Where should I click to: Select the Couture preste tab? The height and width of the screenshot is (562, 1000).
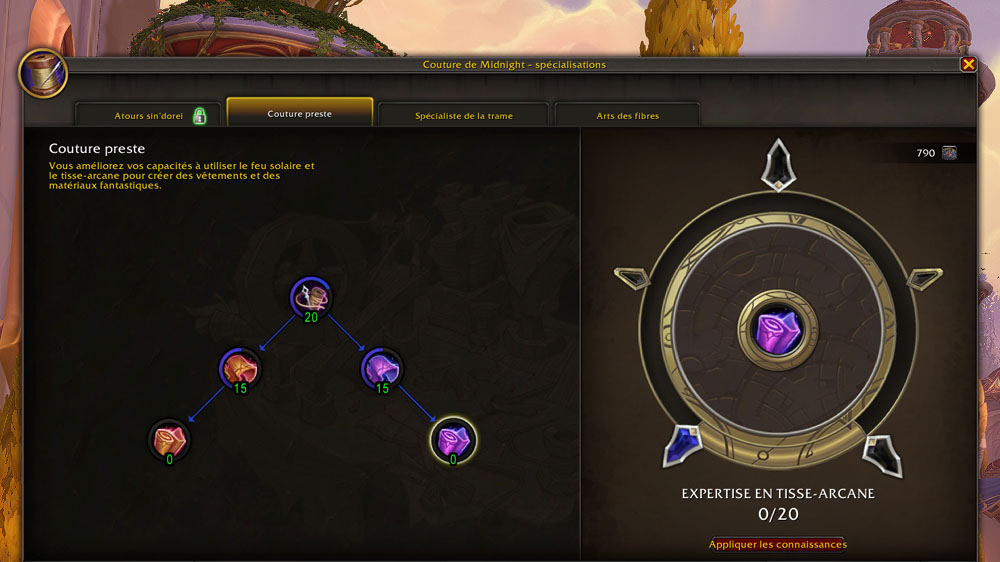(x=300, y=114)
